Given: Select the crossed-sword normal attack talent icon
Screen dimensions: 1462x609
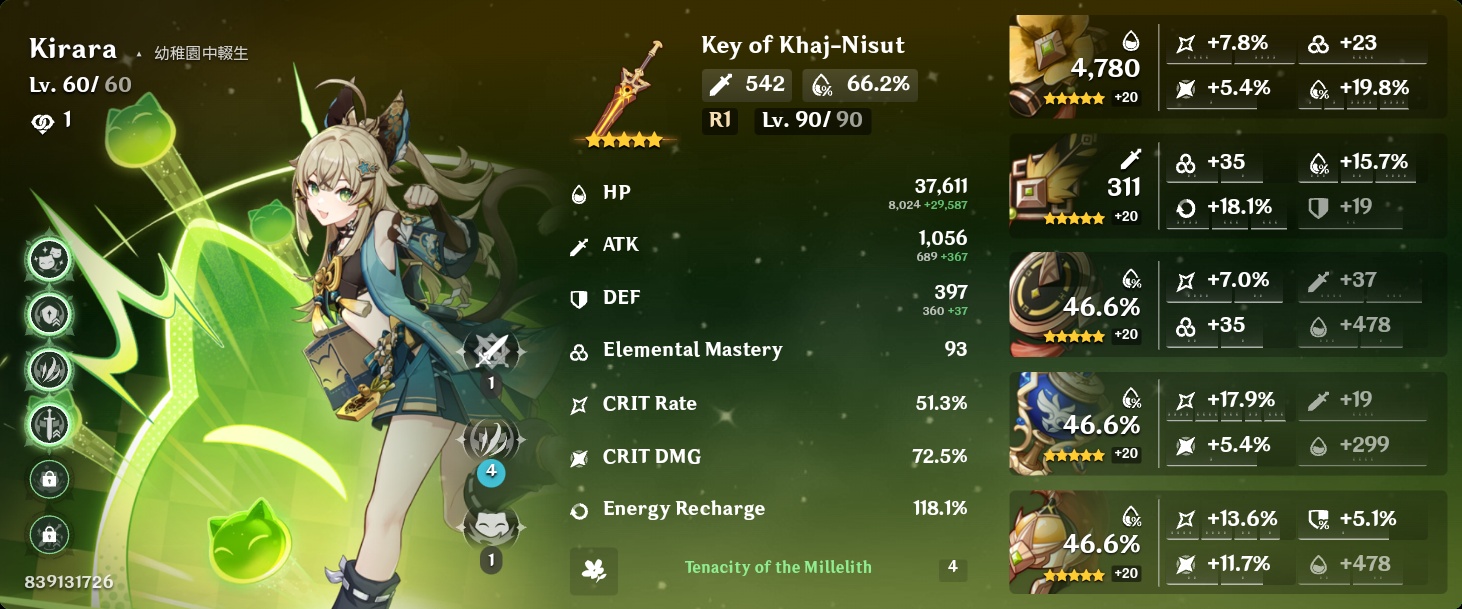Looking at the screenshot, I should [x=491, y=352].
